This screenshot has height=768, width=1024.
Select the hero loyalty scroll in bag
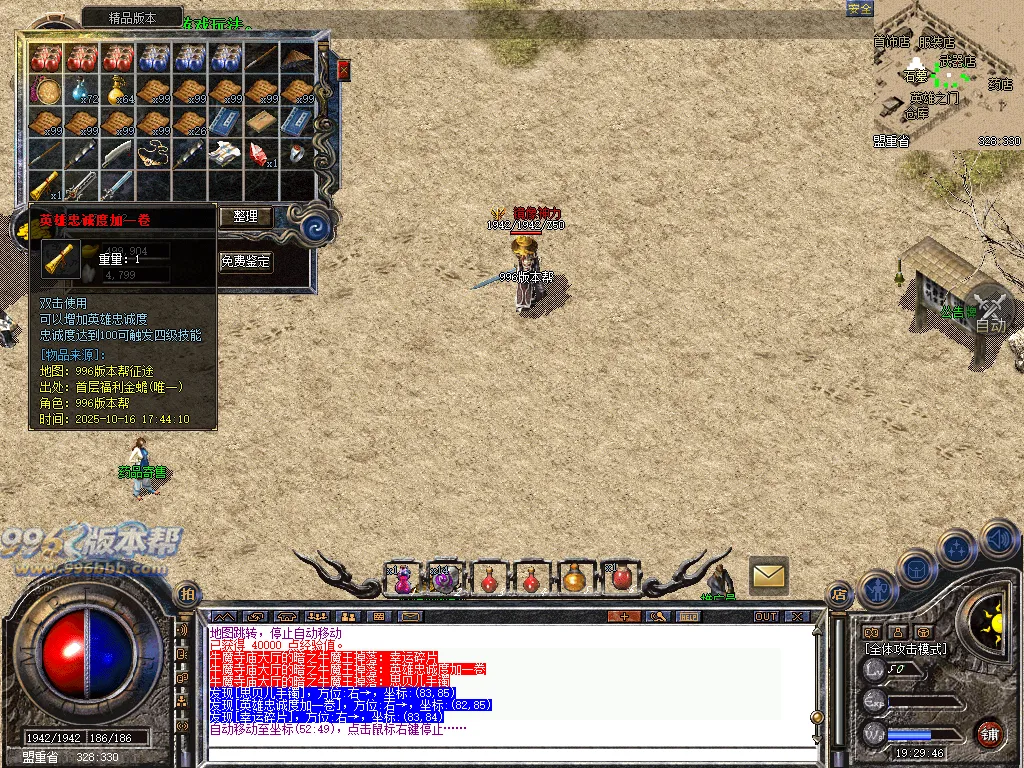coord(45,185)
